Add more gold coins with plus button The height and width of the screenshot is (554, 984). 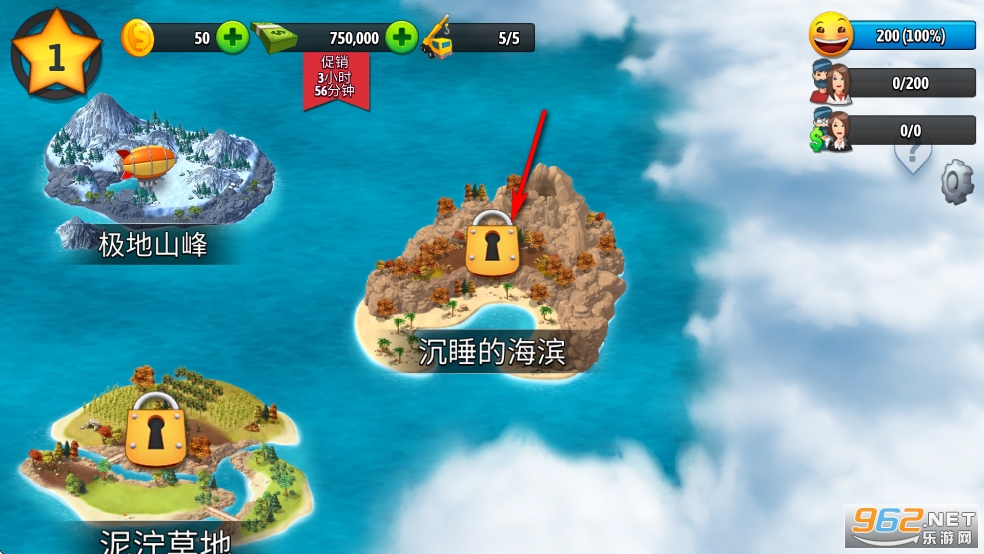point(232,38)
